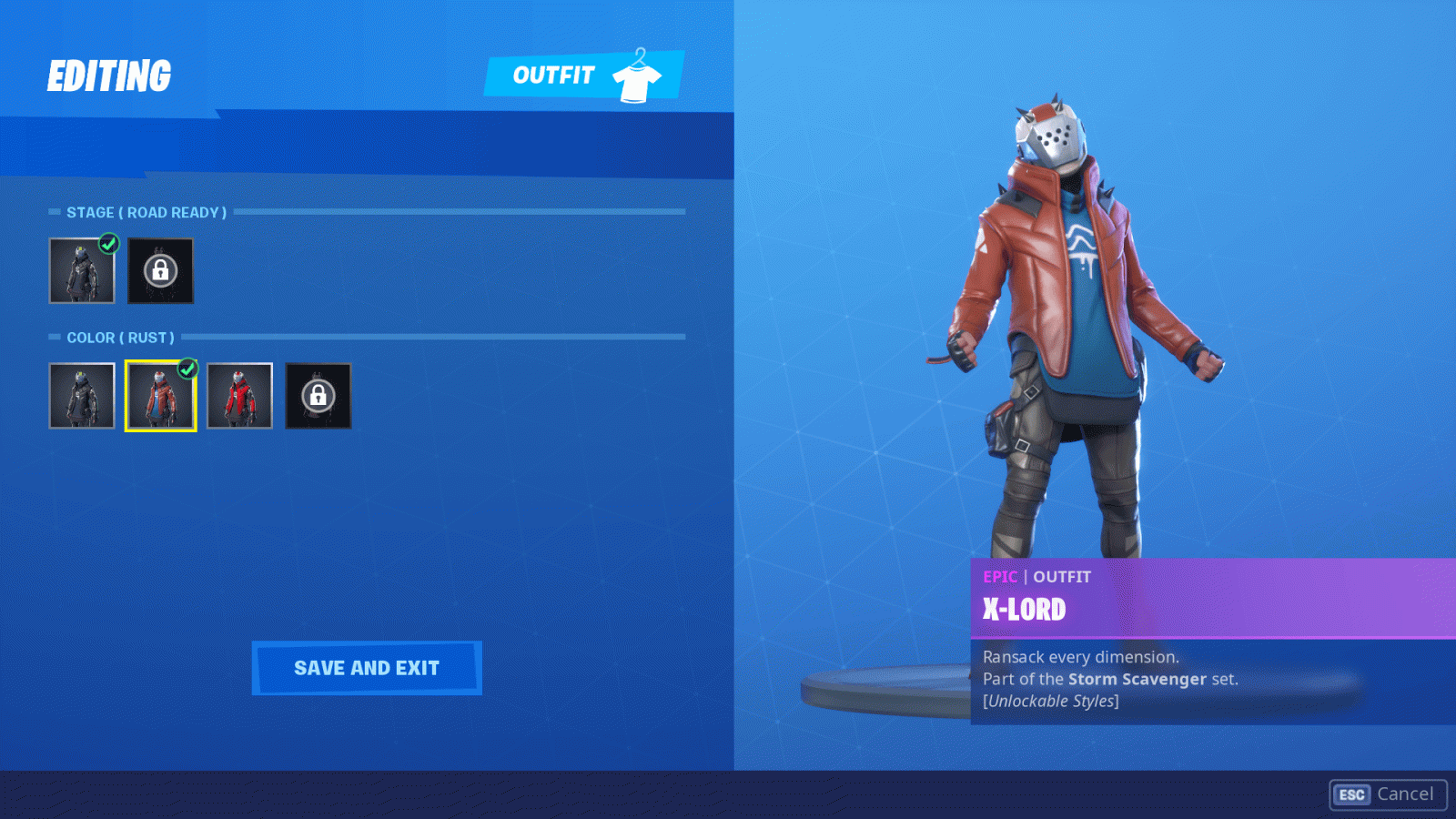The height and width of the screenshot is (819, 1456).
Task: Select the yellow-highlighted Rust swatch thumbnail
Action: [160, 395]
